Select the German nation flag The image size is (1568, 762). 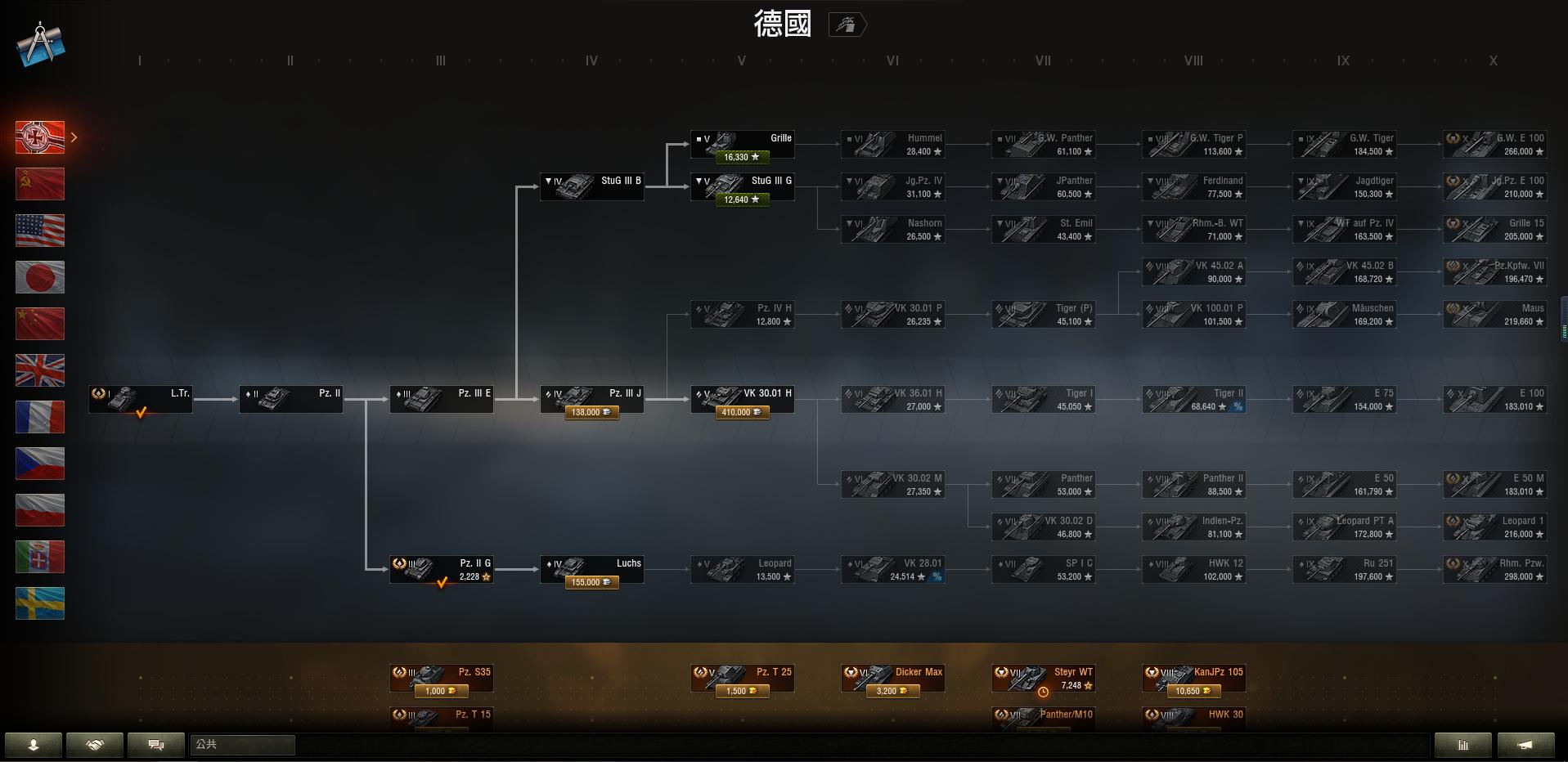coord(40,137)
